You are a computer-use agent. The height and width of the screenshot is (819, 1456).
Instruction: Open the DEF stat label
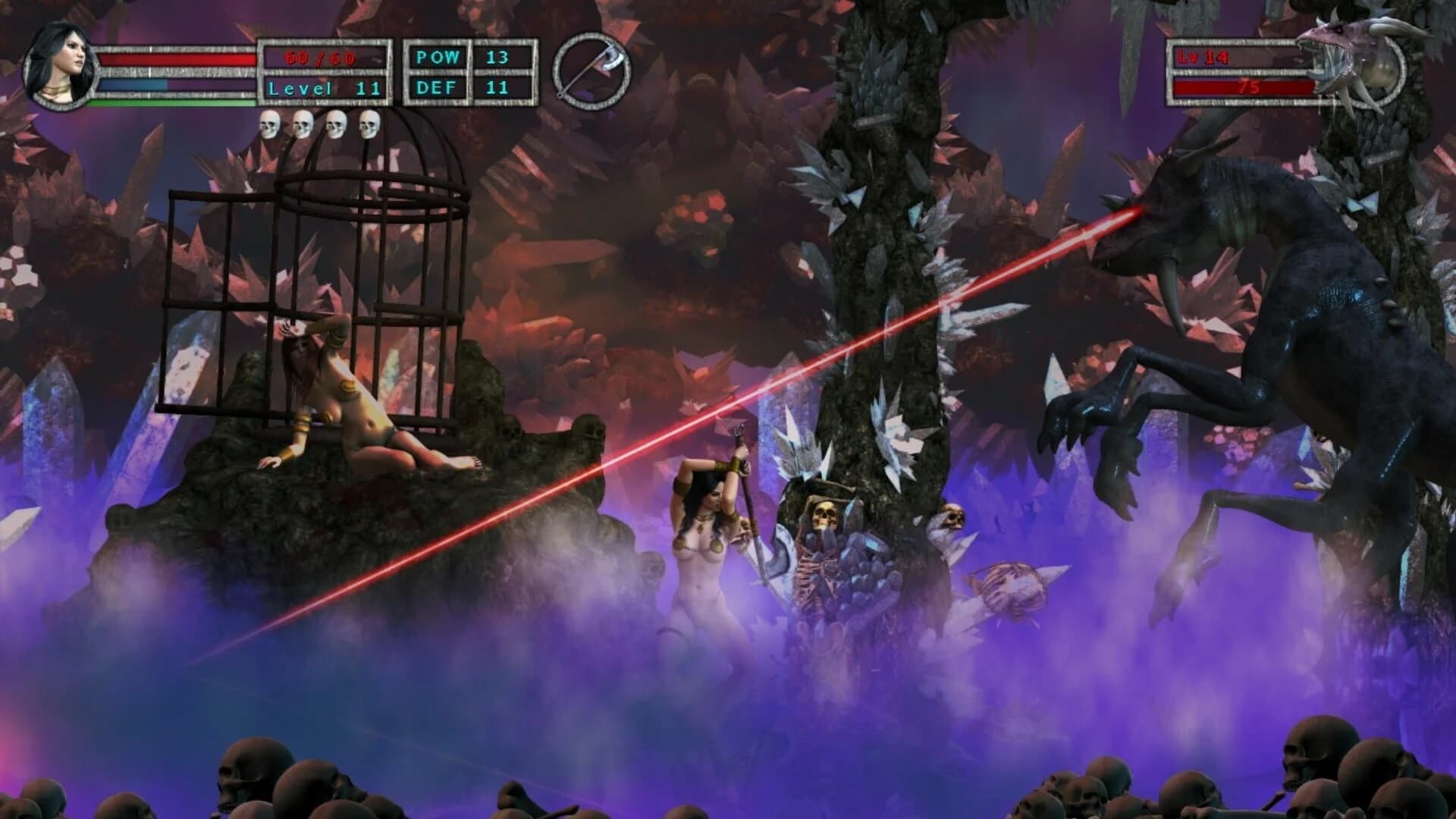[x=438, y=87]
